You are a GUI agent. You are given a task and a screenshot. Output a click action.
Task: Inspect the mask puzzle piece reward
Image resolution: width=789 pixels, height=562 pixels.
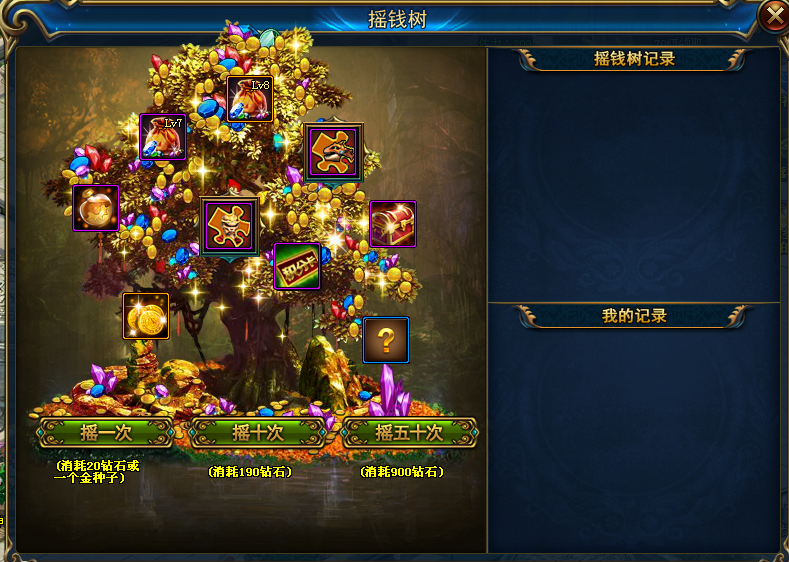[229, 226]
